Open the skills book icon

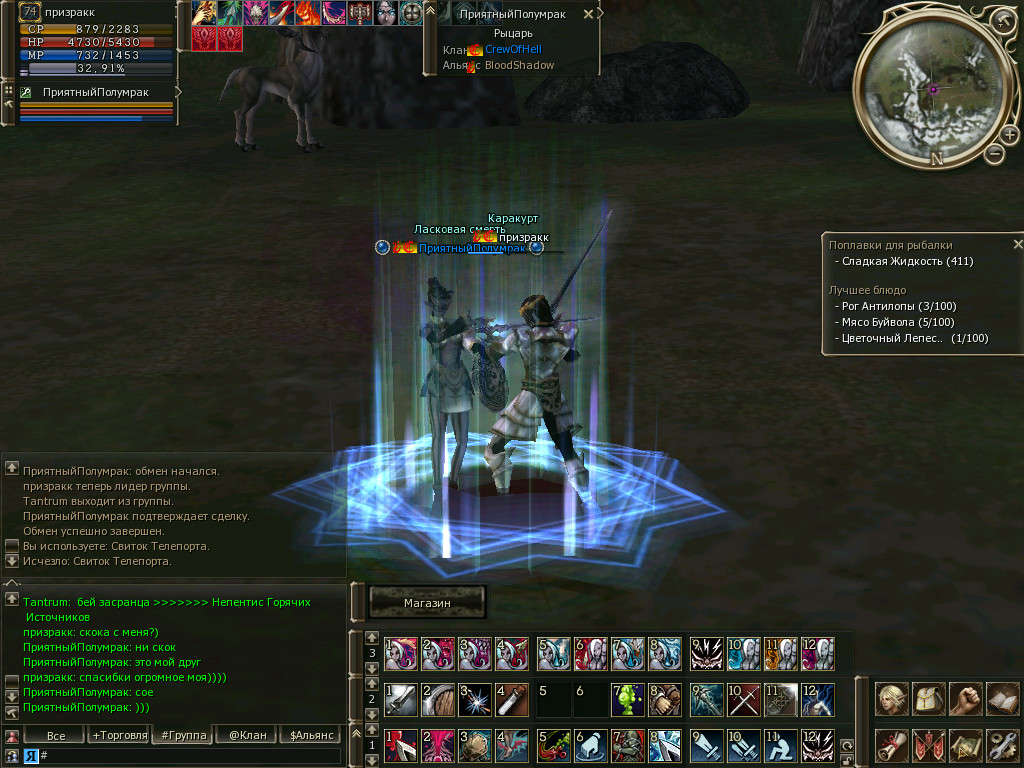coord(1002,698)
